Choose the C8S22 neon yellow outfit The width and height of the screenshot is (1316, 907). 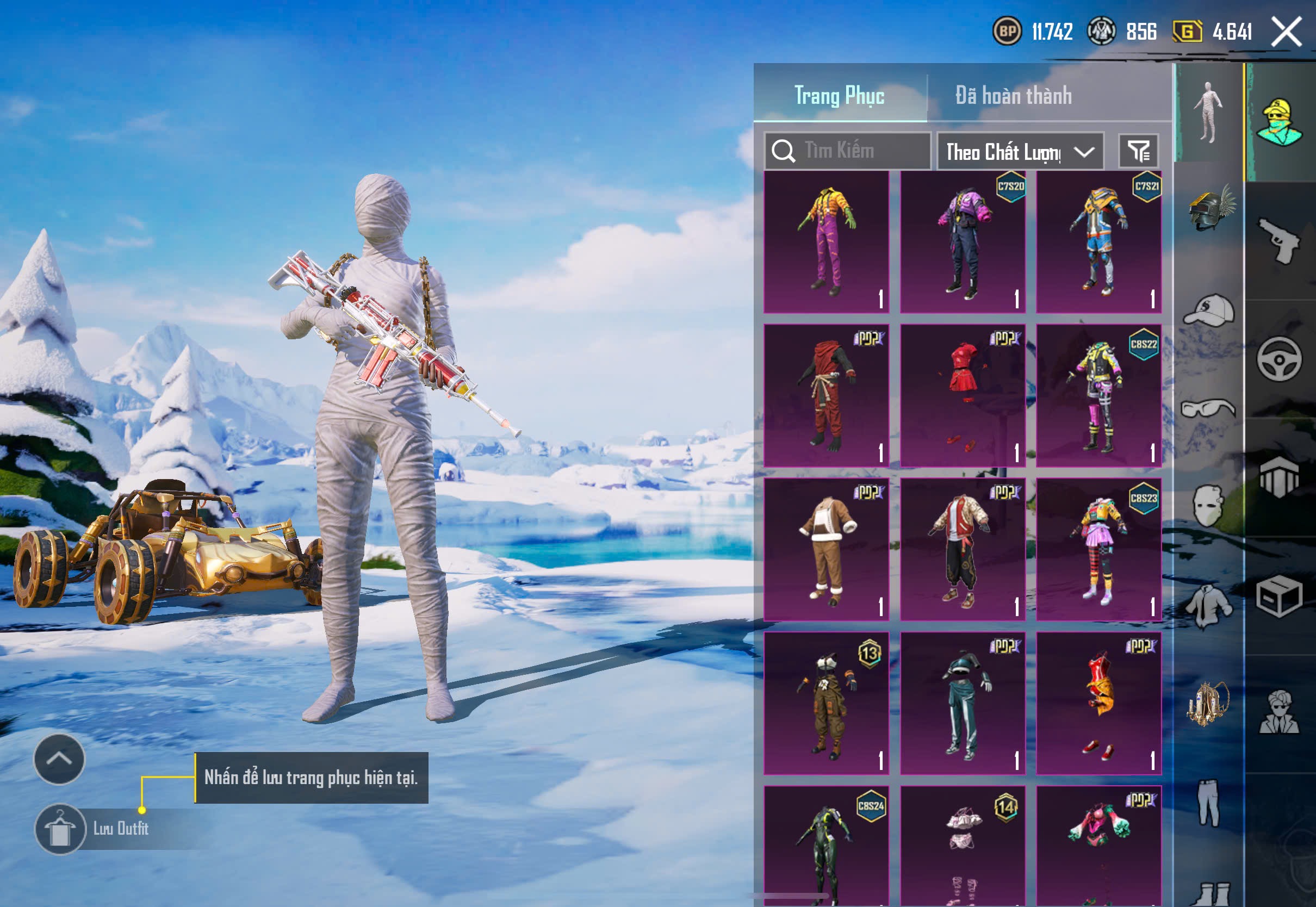click(1098, 395)
